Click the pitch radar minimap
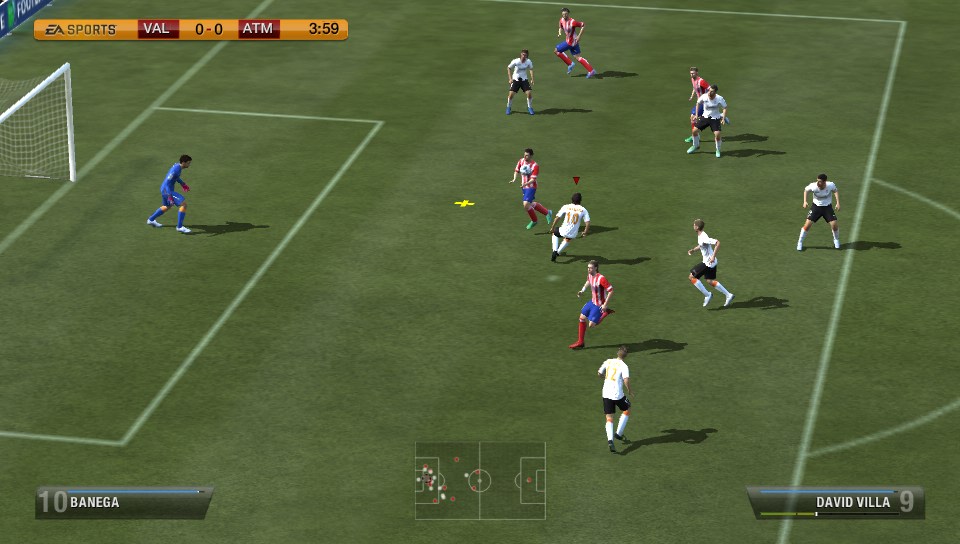The width and height of the screenshot is (960, 544). click(x=480, y=480)
